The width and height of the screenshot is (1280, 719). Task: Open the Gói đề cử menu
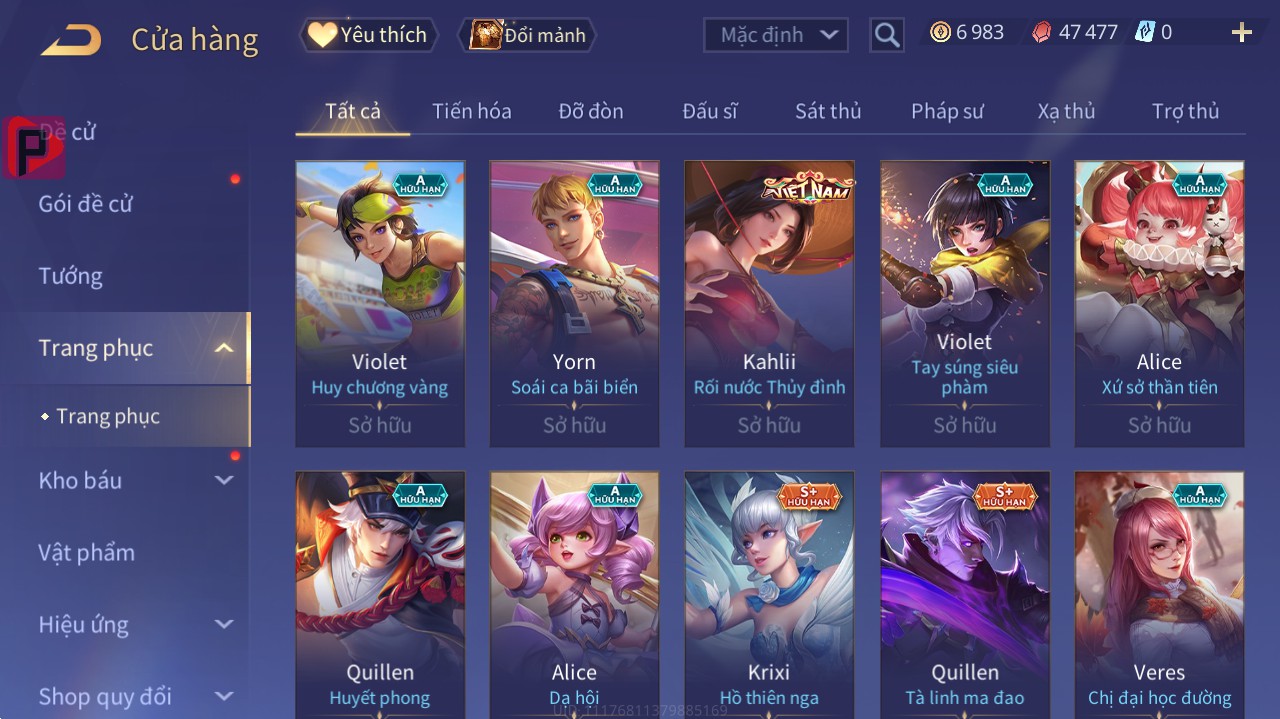click(x=86, y=204)
